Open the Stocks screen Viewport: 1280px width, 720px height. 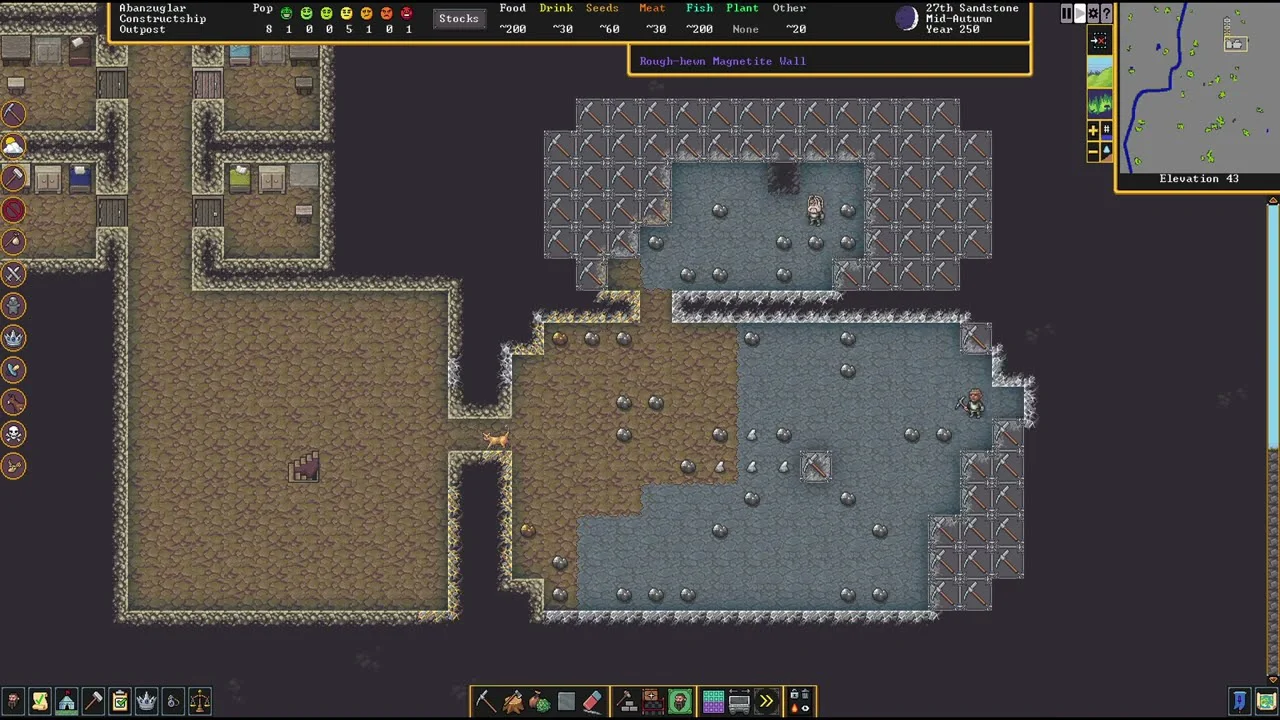(x=458, y=19)
